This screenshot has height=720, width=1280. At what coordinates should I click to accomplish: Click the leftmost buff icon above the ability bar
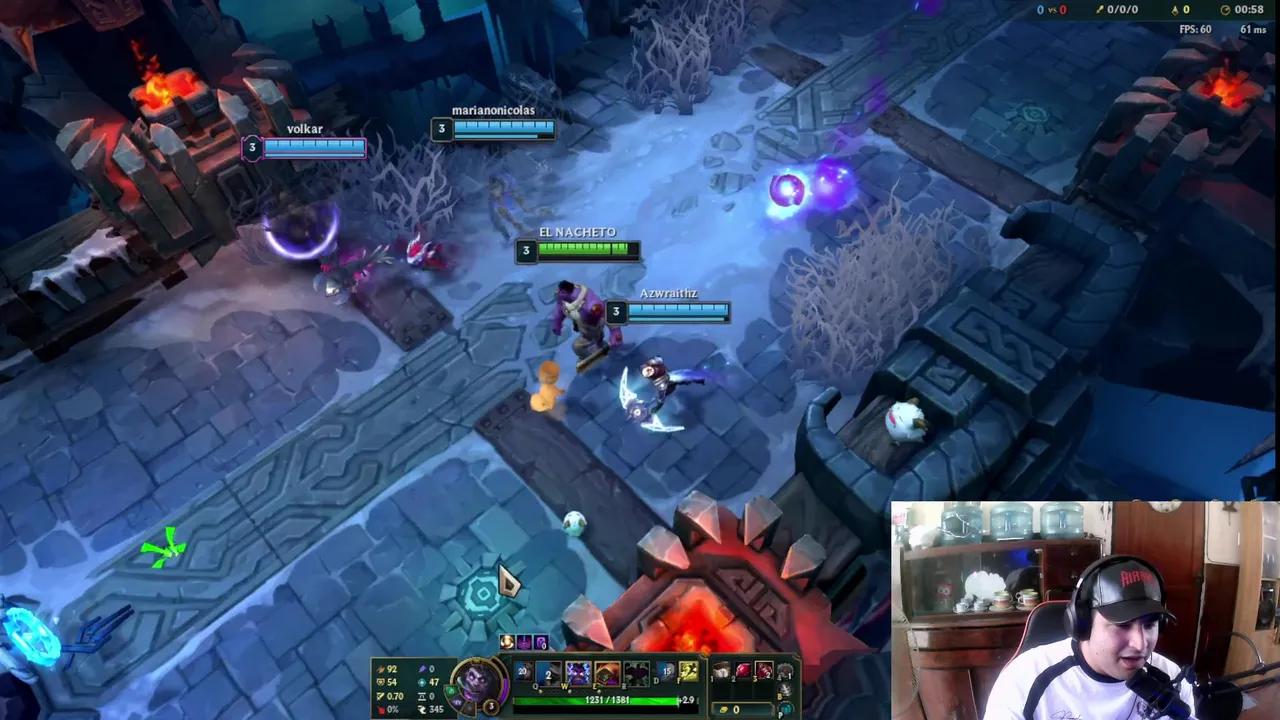(x=506, y=642)
